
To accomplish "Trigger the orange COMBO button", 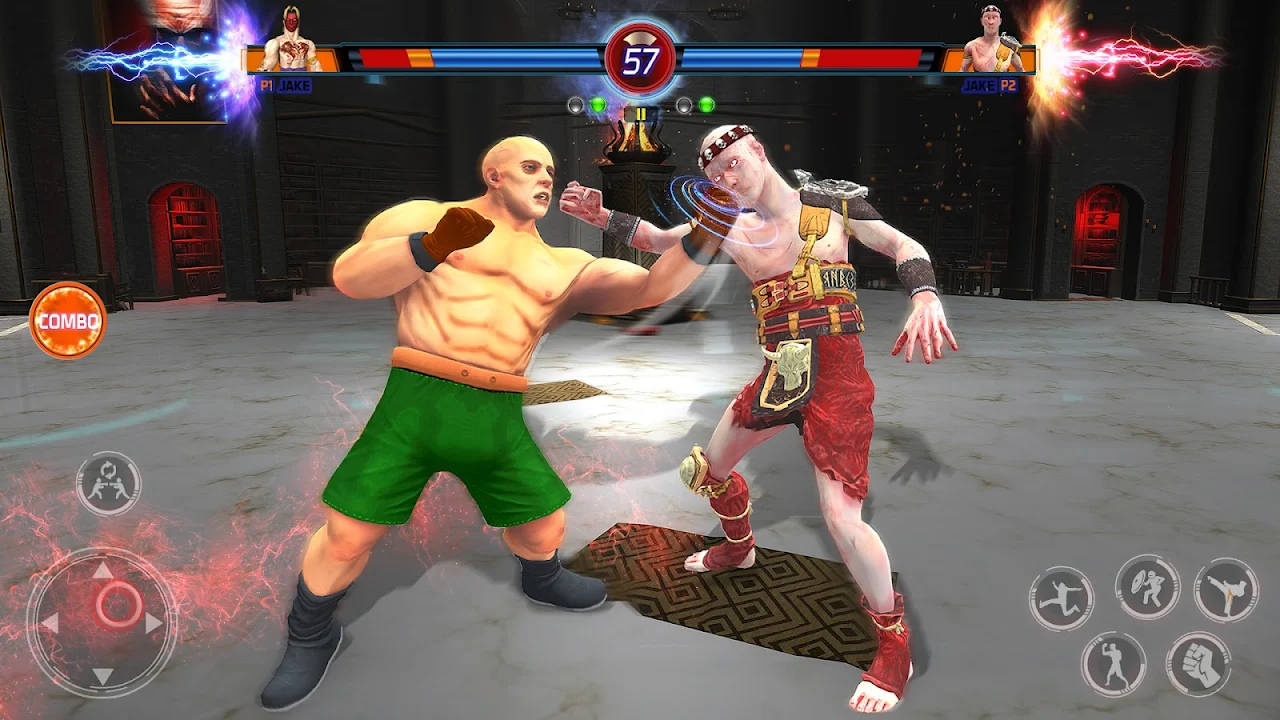I will click(x=68, y=321).
